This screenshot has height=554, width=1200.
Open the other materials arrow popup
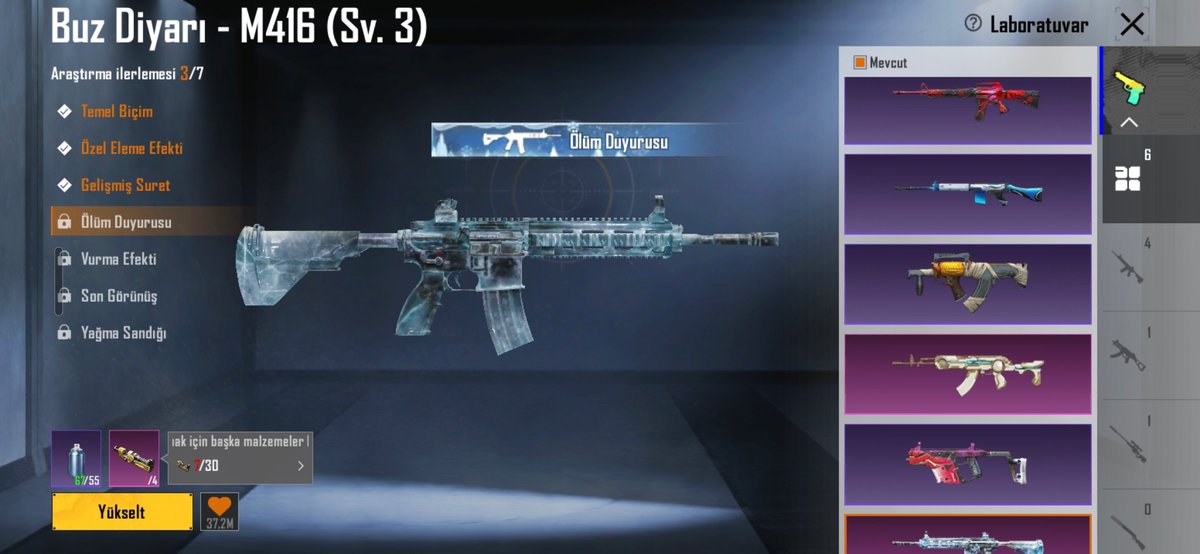(301, 465)
